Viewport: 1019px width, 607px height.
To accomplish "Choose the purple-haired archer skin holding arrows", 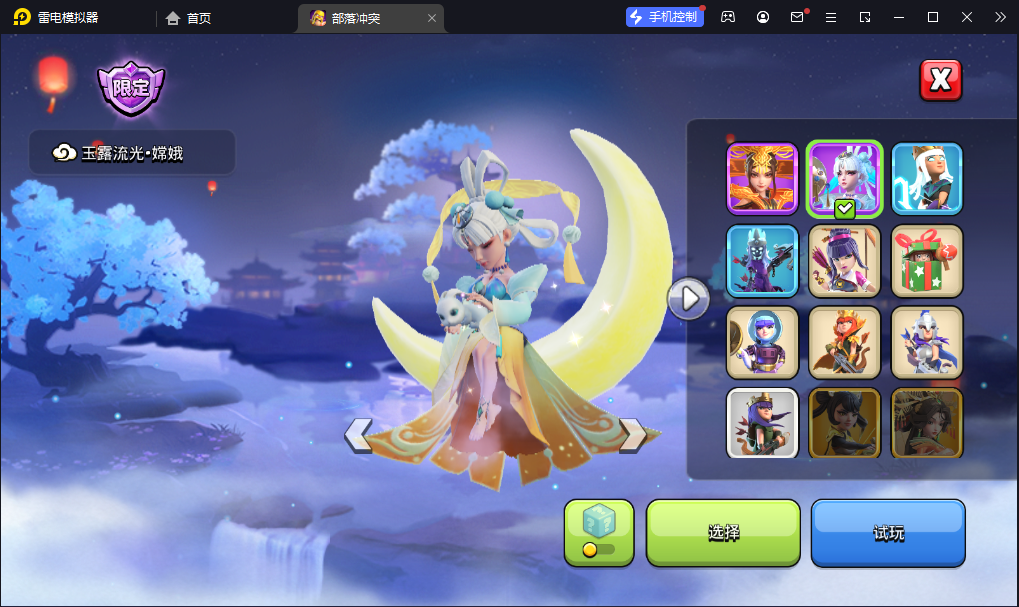I will click(844, 260).
